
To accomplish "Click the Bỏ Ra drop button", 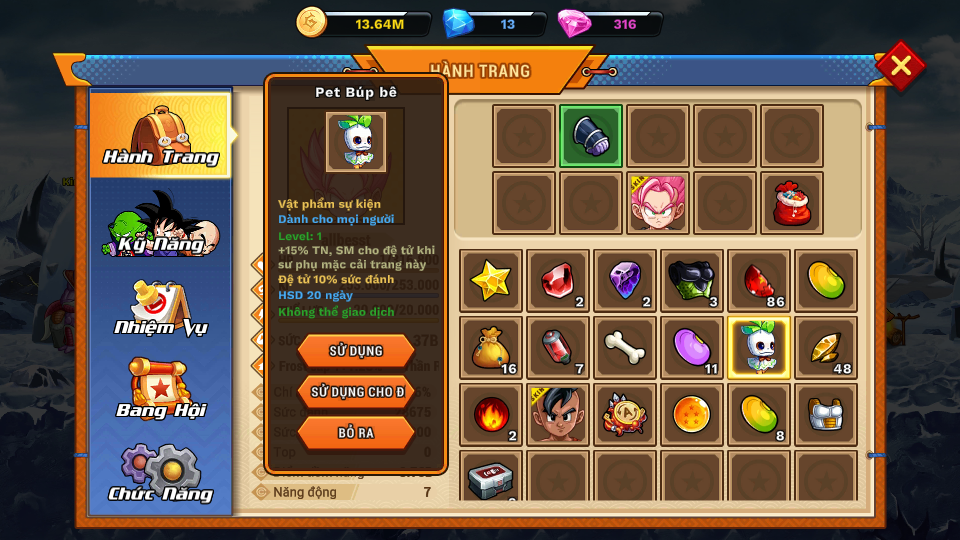I will [x=355, y=432].
